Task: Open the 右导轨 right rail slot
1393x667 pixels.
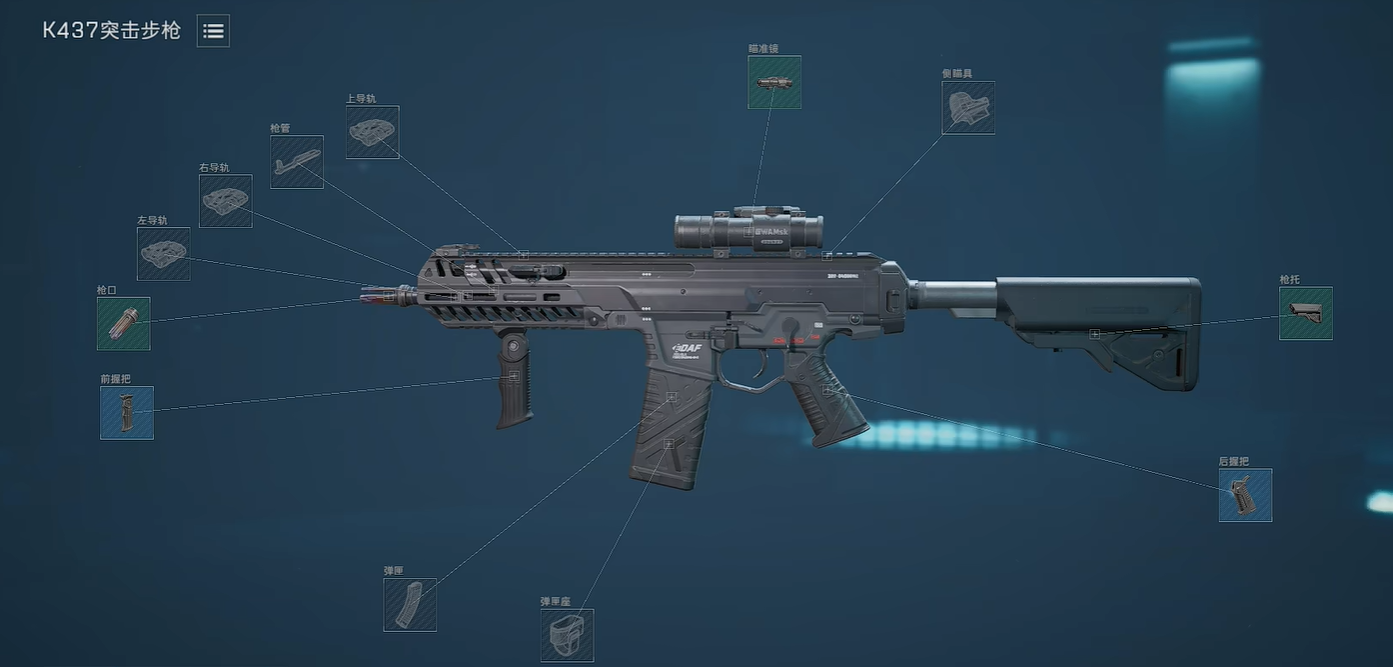Action: pyautogui.click(x=226, y=201)
